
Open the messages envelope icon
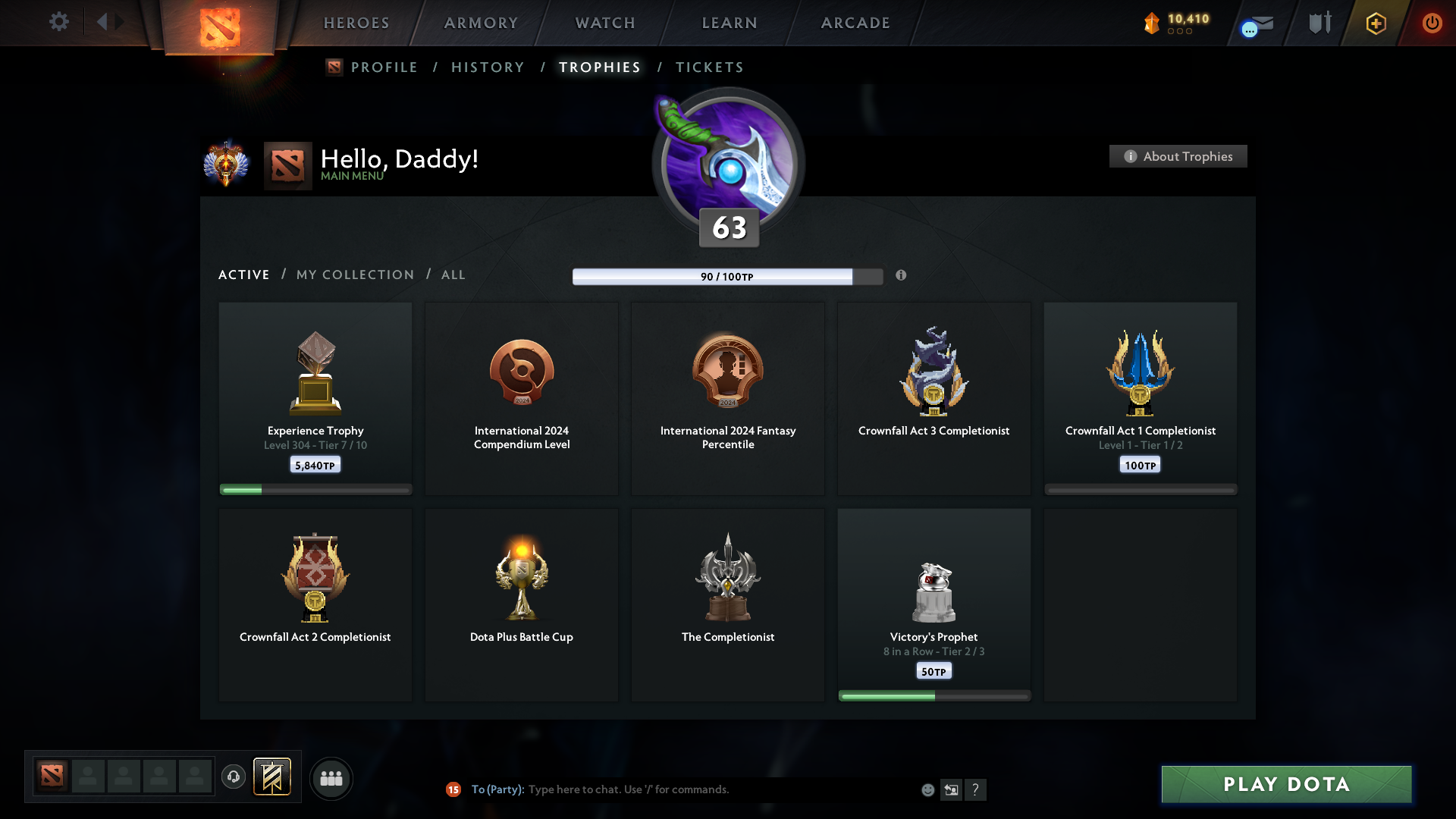(1259, 25)
